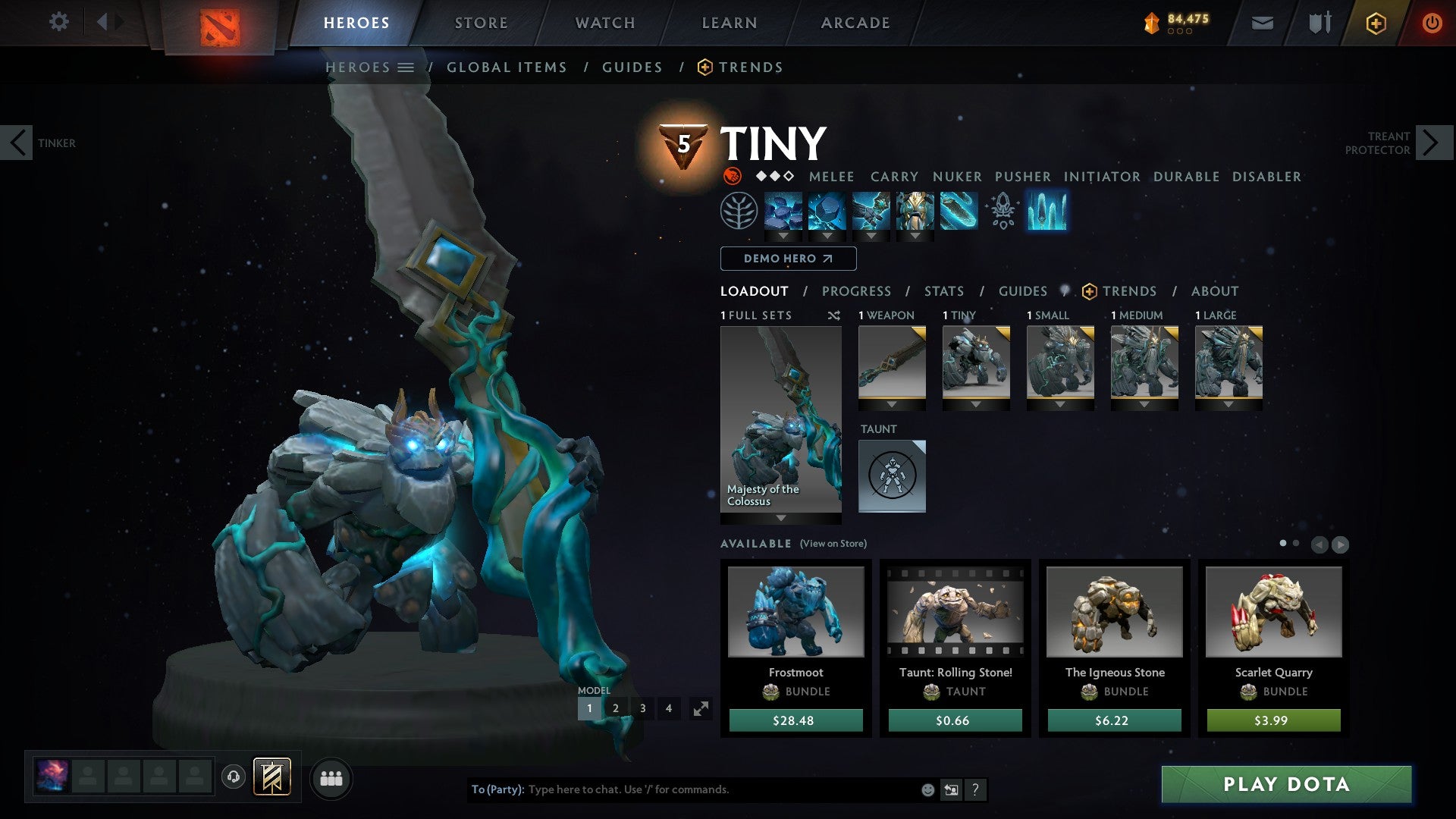1456x819 pixels.
Task: Open the settings gear icon
Action: coord(58,22)
